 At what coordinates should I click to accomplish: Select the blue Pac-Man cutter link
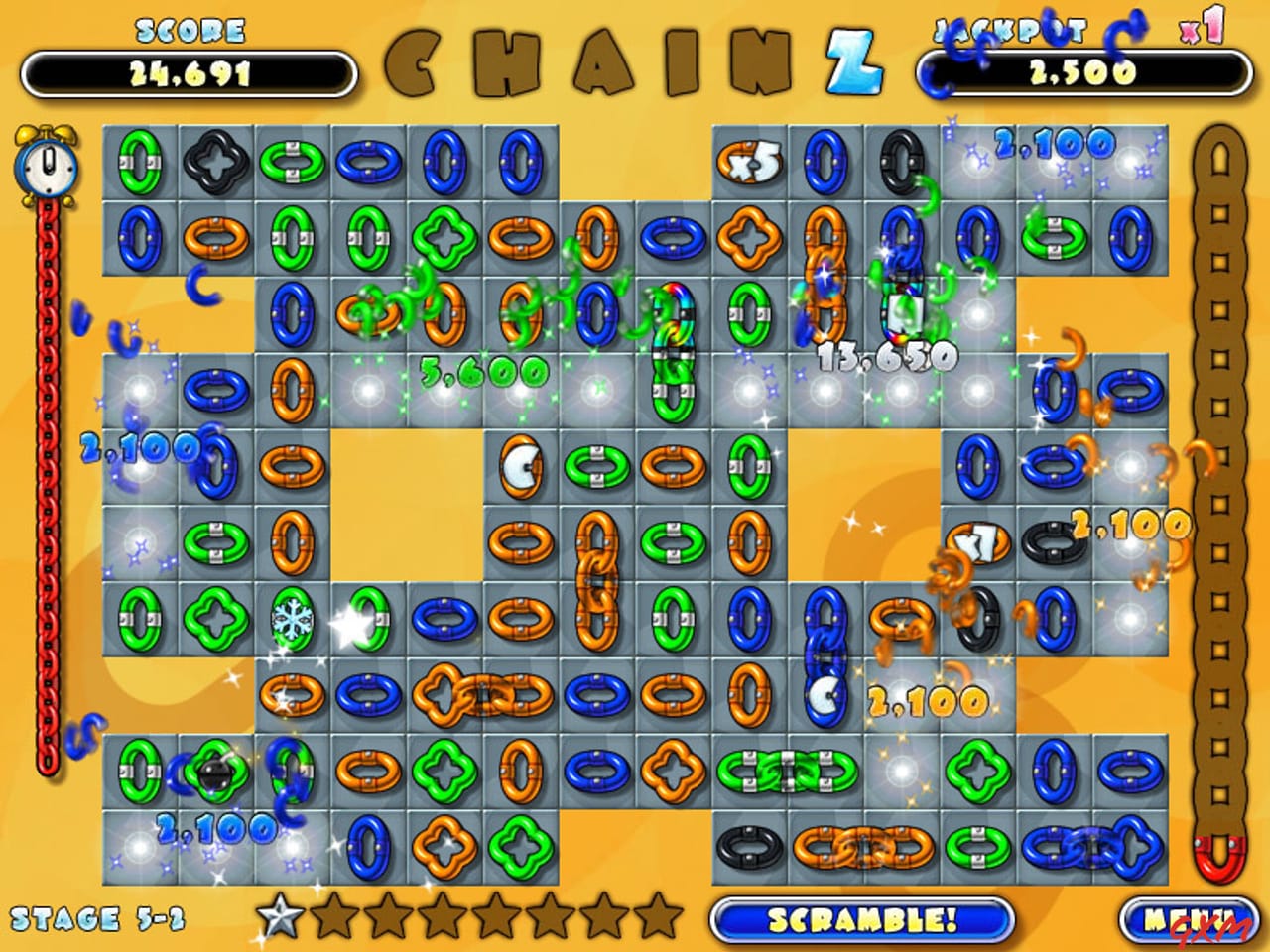825,693
